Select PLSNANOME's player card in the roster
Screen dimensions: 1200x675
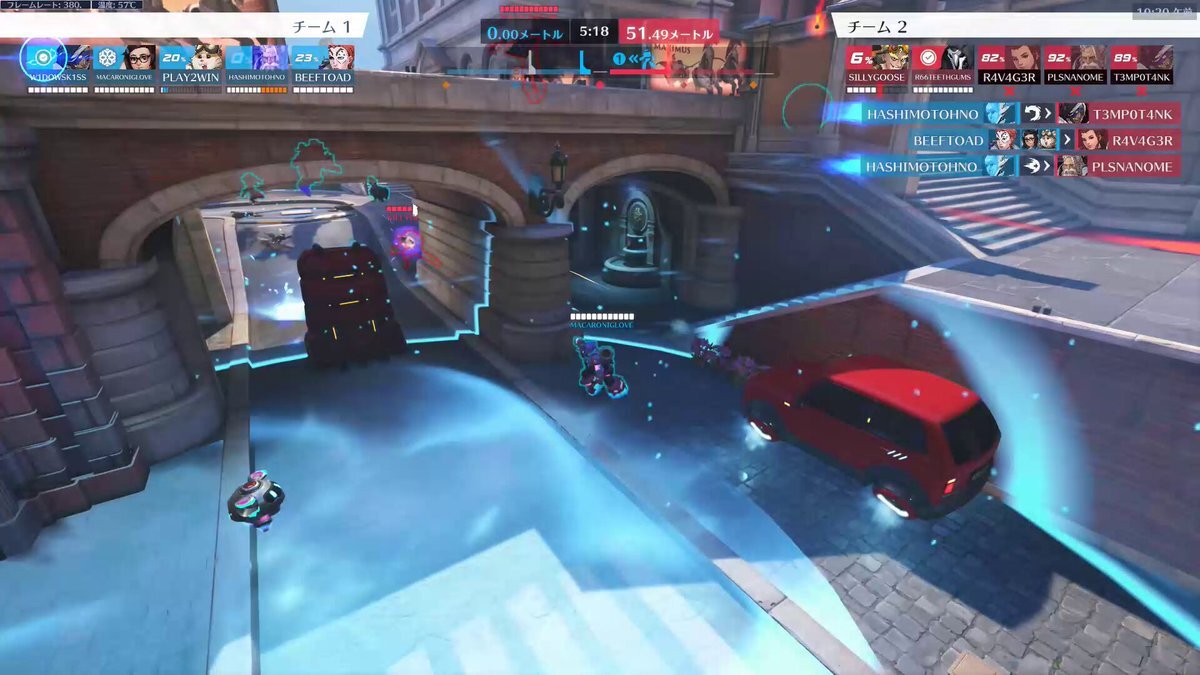[1075, 65]
